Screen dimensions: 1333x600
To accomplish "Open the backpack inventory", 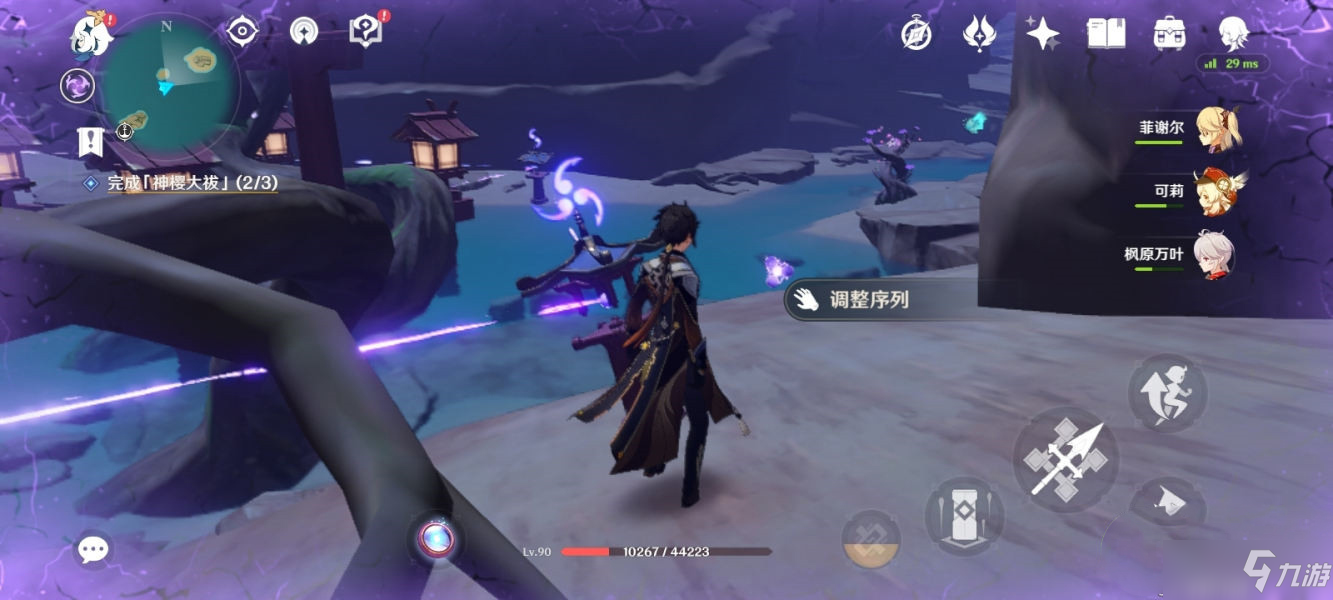I will click(1169, 33).
